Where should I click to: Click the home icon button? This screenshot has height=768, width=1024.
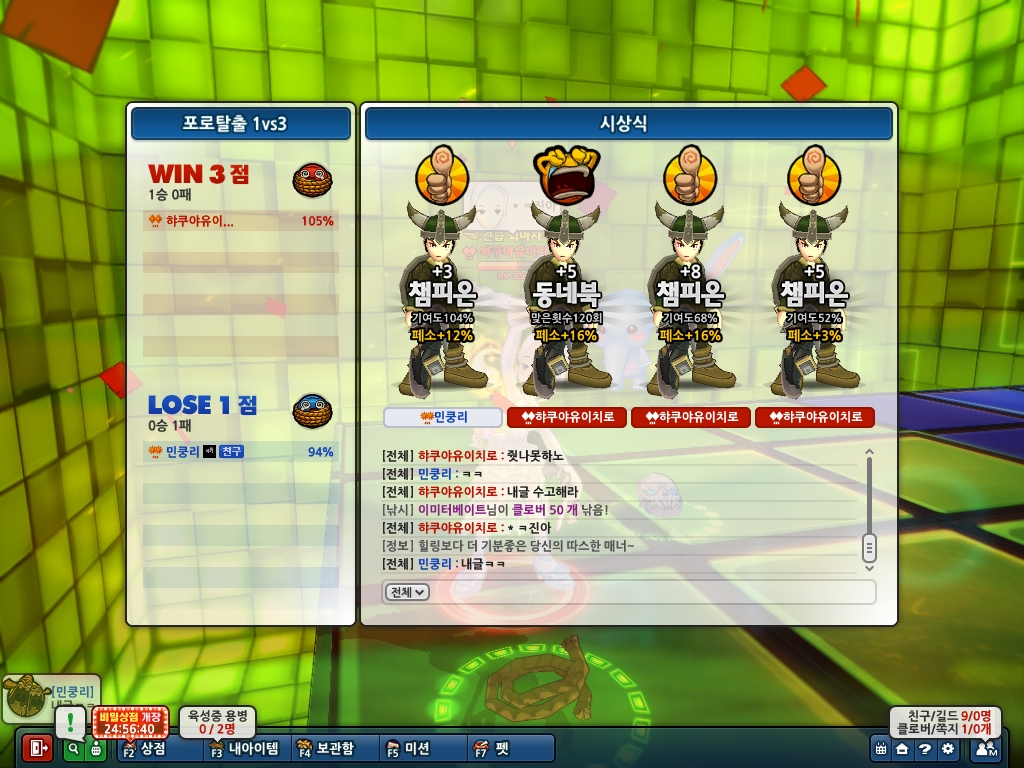(902, 748)
